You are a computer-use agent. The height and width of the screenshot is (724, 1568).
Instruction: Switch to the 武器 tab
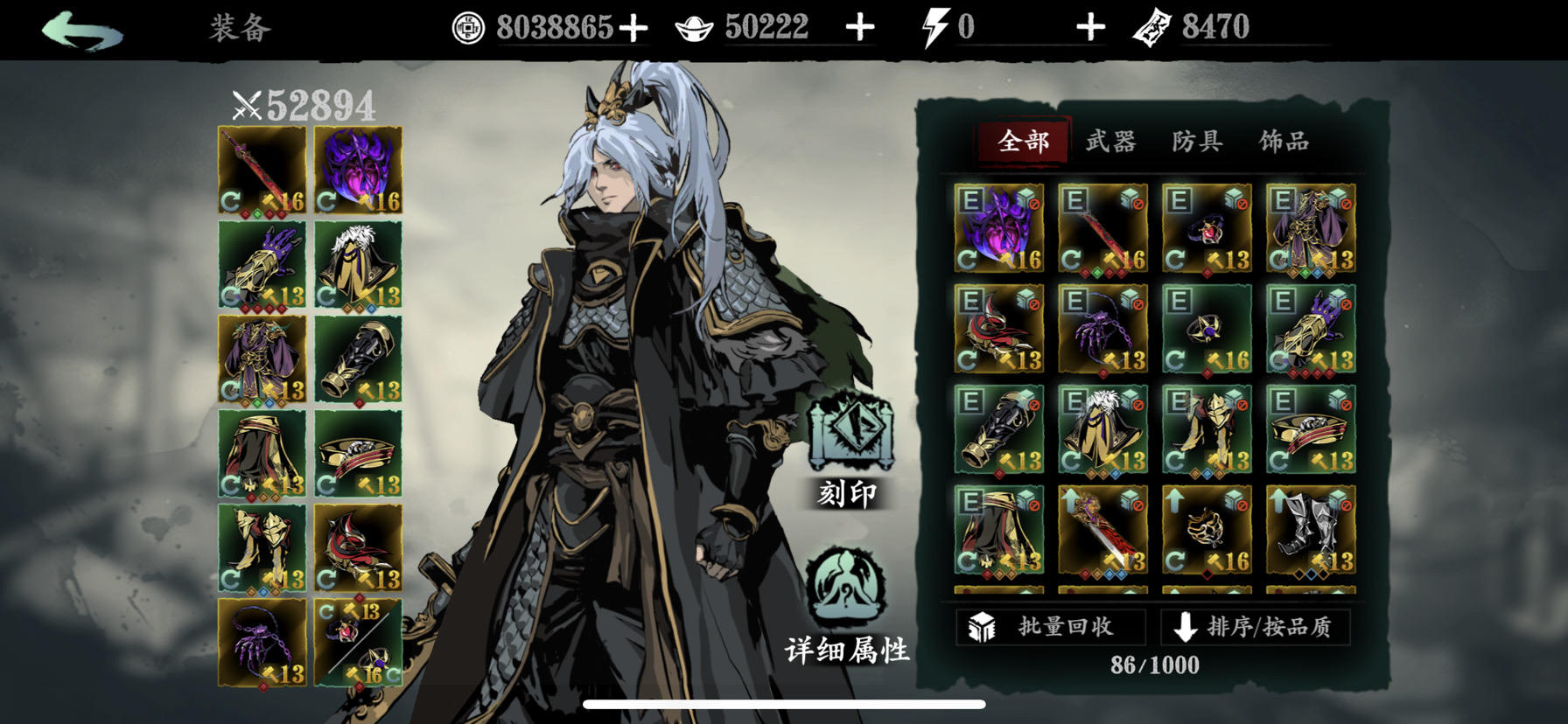[x=1113, y=141]
